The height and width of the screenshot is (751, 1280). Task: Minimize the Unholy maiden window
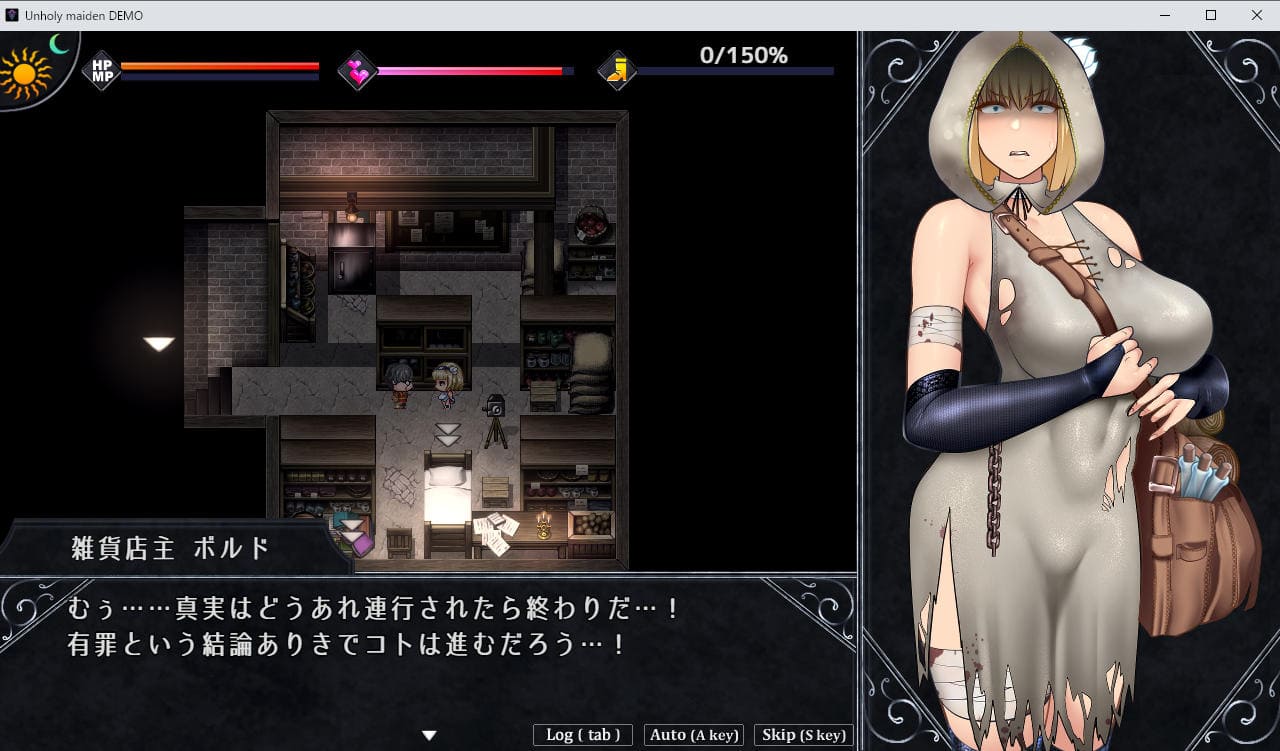click(1165, 15)
